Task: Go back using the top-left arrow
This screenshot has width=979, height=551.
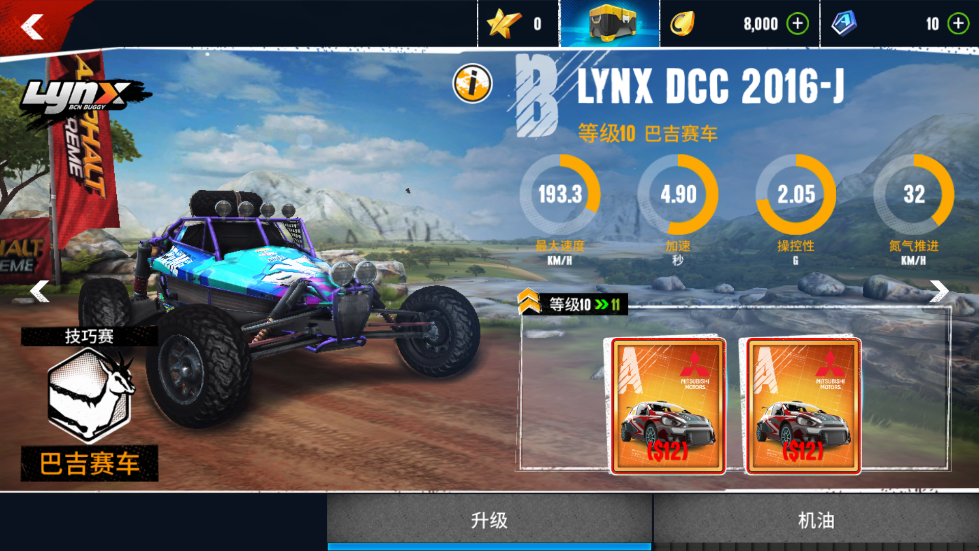Action: pos(33,27)
